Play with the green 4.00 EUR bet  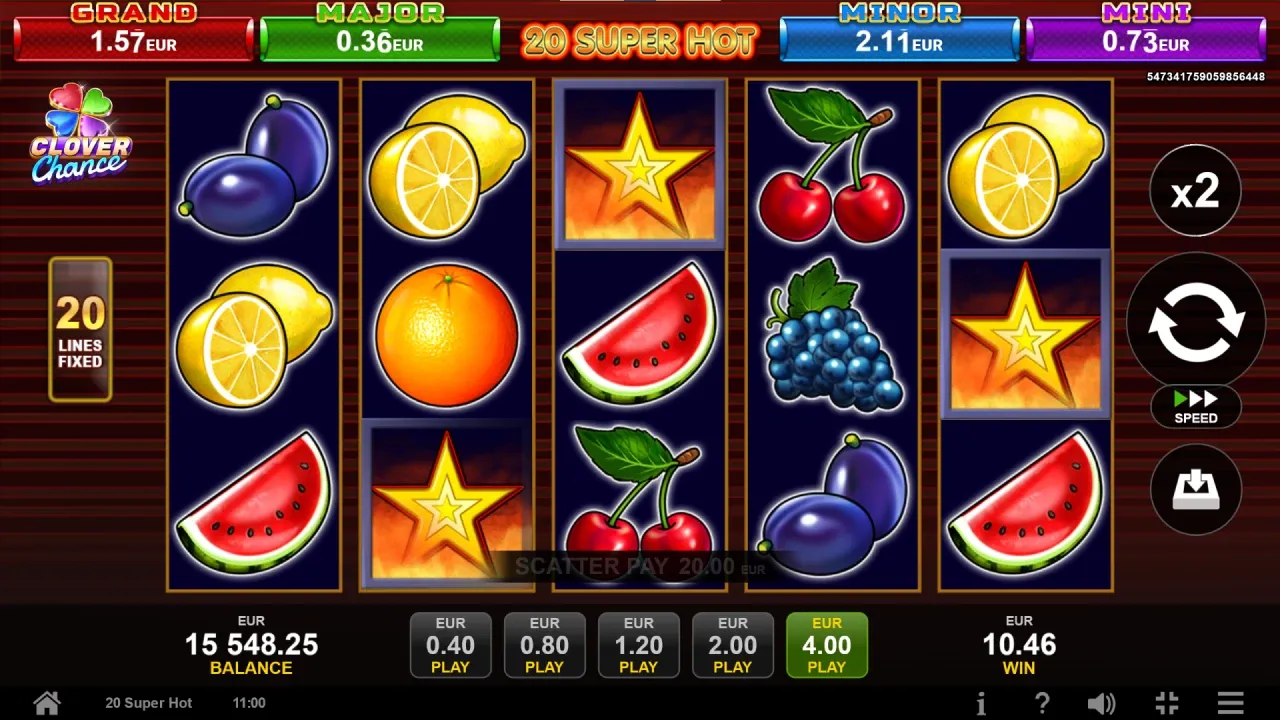827,645
